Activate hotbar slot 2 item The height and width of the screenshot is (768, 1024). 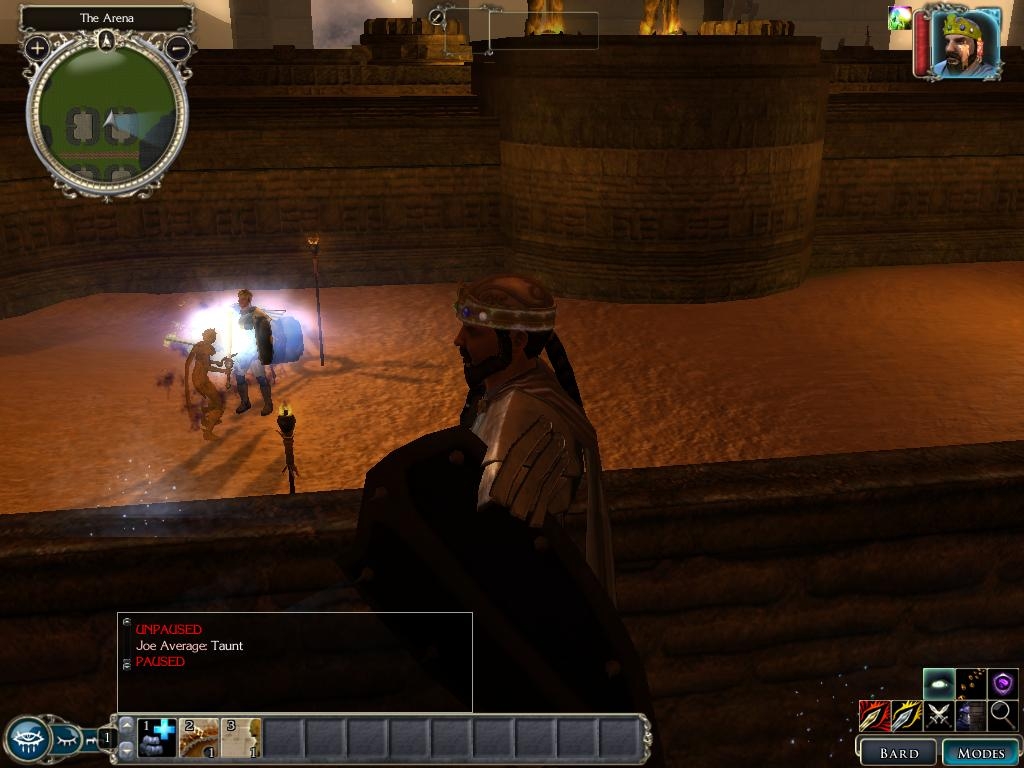[199, 738]
